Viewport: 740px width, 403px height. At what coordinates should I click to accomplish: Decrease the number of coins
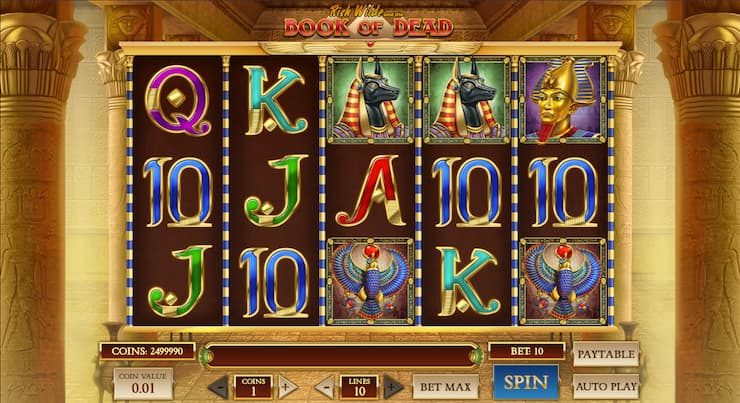click(x=218, y=387)
